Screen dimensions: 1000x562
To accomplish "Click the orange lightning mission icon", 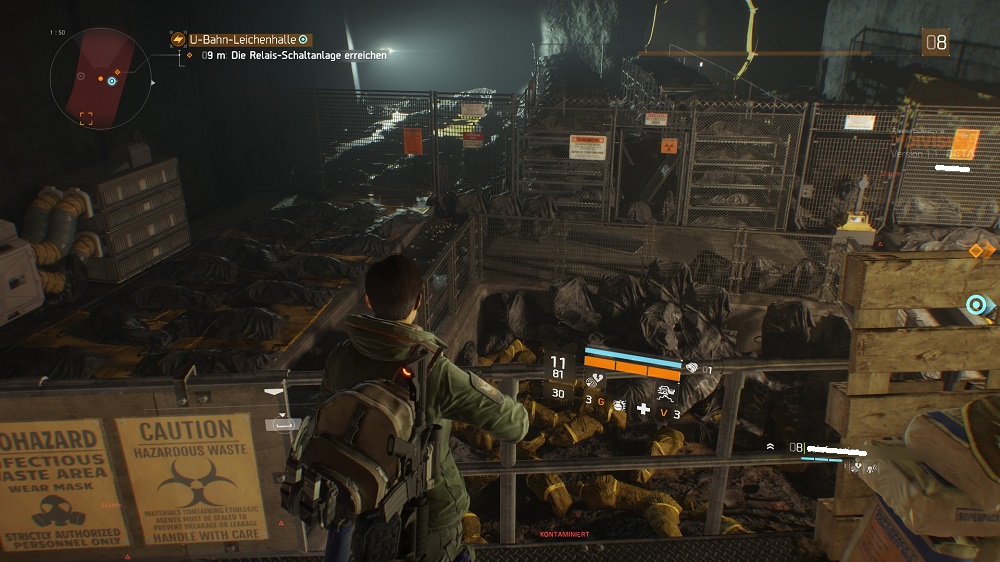I will coord(178,39).
